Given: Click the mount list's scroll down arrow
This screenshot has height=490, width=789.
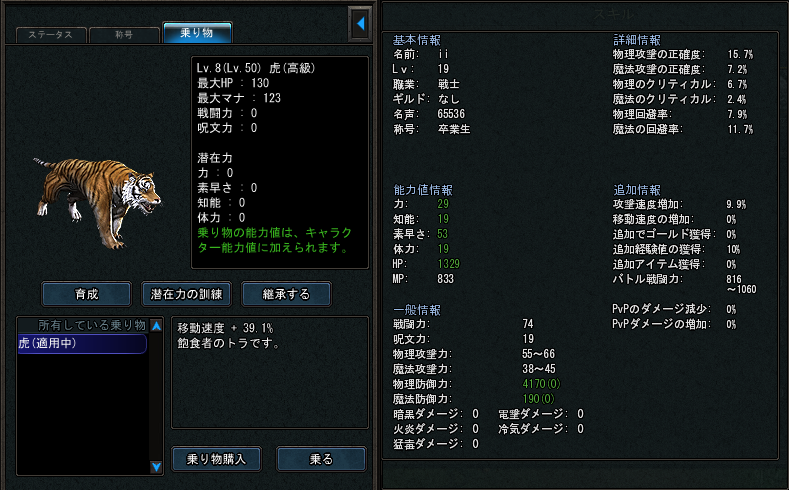Looking at the screenshot, I should 156,466.
